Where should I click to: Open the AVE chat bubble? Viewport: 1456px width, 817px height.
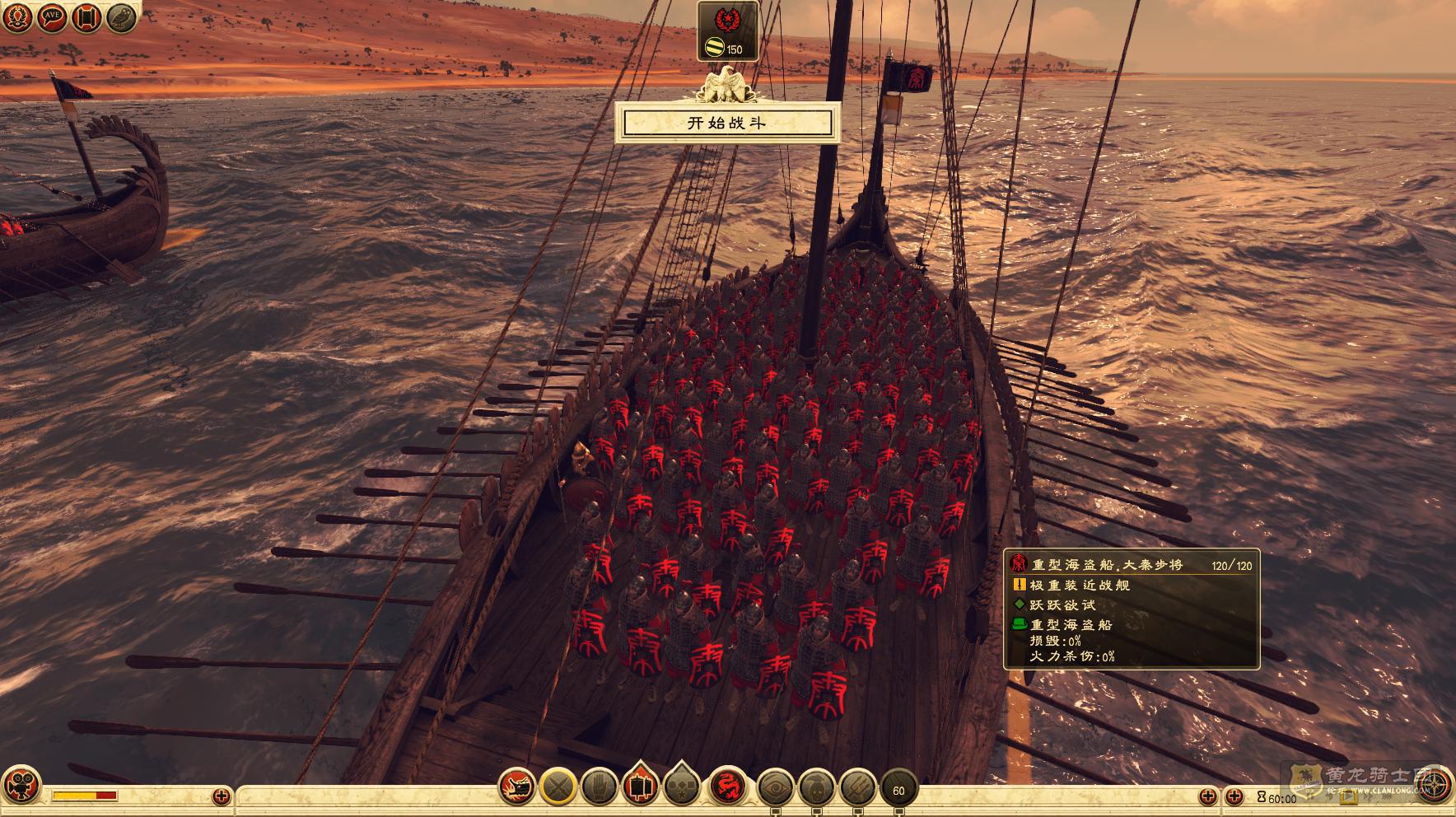click(x=53, y=18)
